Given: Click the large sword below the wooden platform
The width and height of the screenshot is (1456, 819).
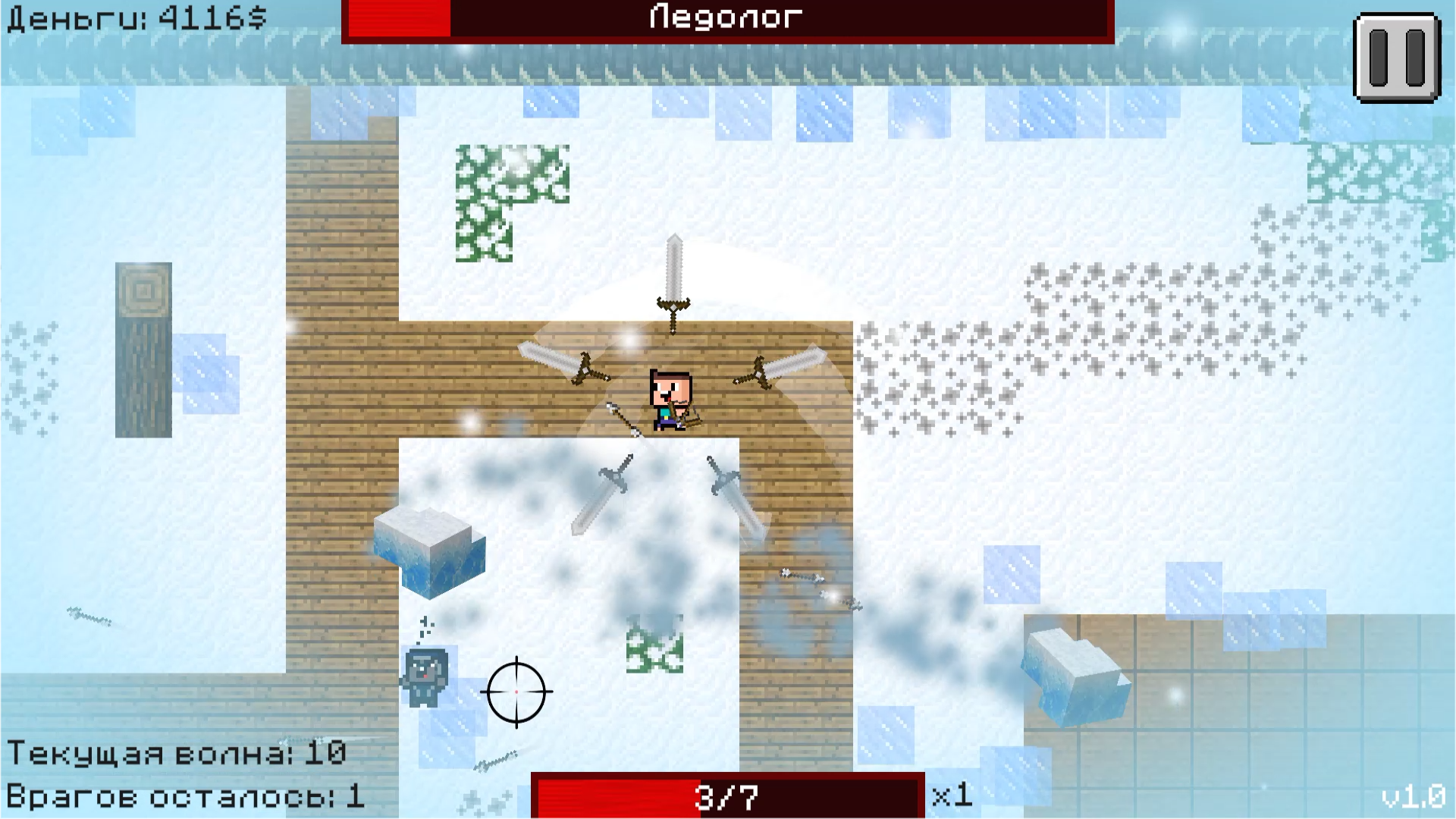Looking at the screenshot, I should point(603,493).
